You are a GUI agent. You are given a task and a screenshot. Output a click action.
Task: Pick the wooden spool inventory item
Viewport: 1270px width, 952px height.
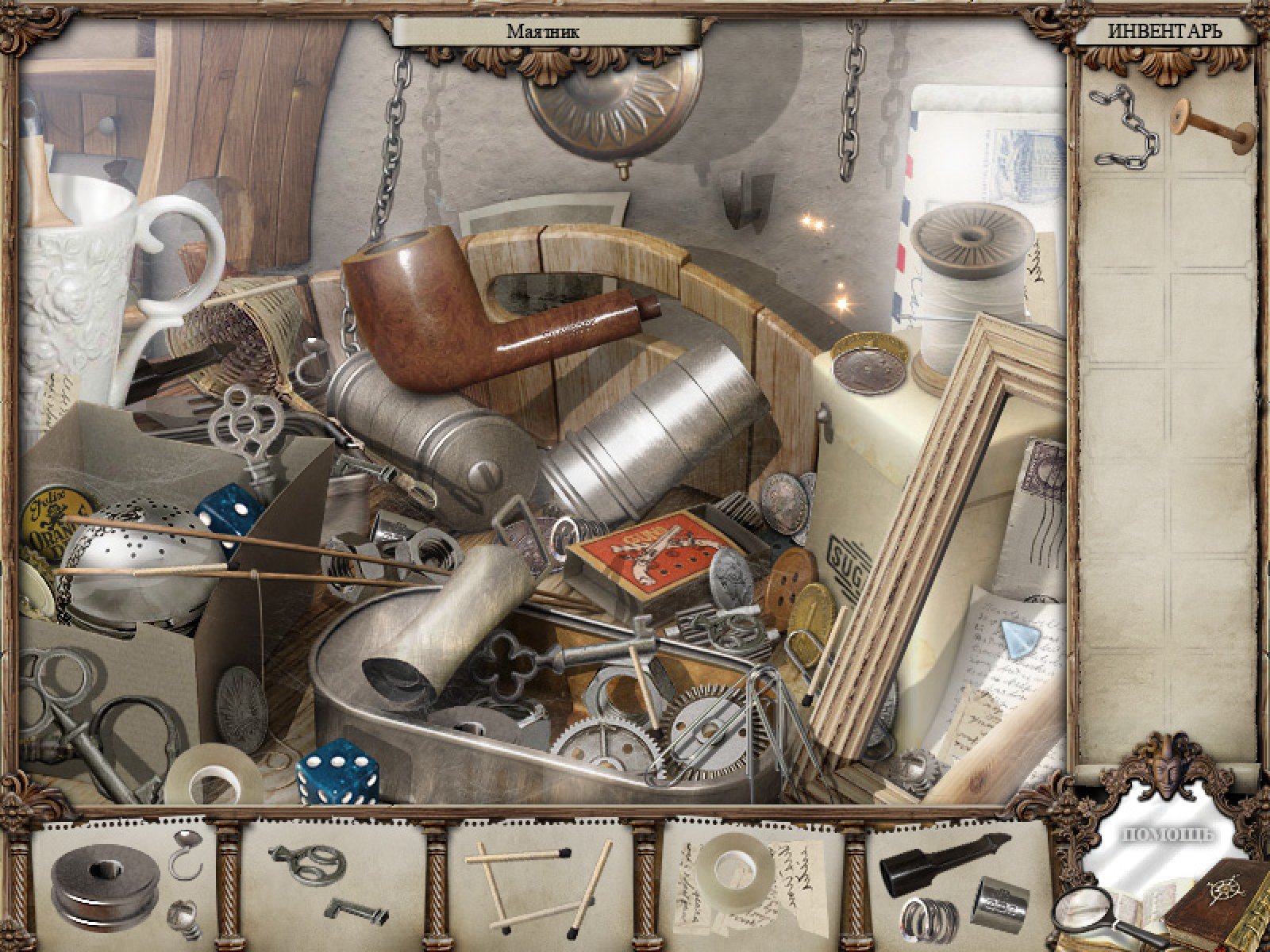tap(1210, 125)
